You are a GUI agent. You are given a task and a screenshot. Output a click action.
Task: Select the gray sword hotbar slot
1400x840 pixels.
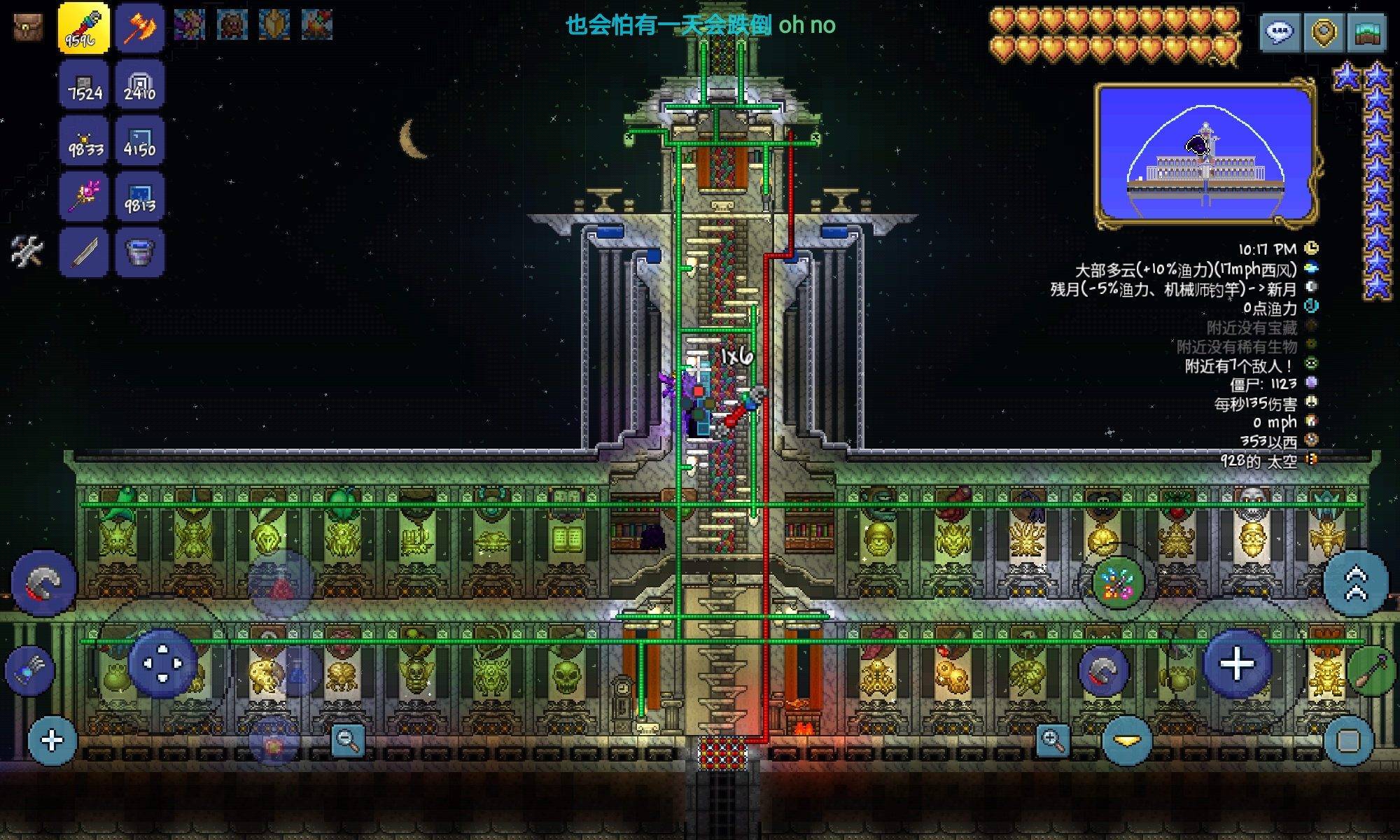pyautogui.click(x=84, y=252)
